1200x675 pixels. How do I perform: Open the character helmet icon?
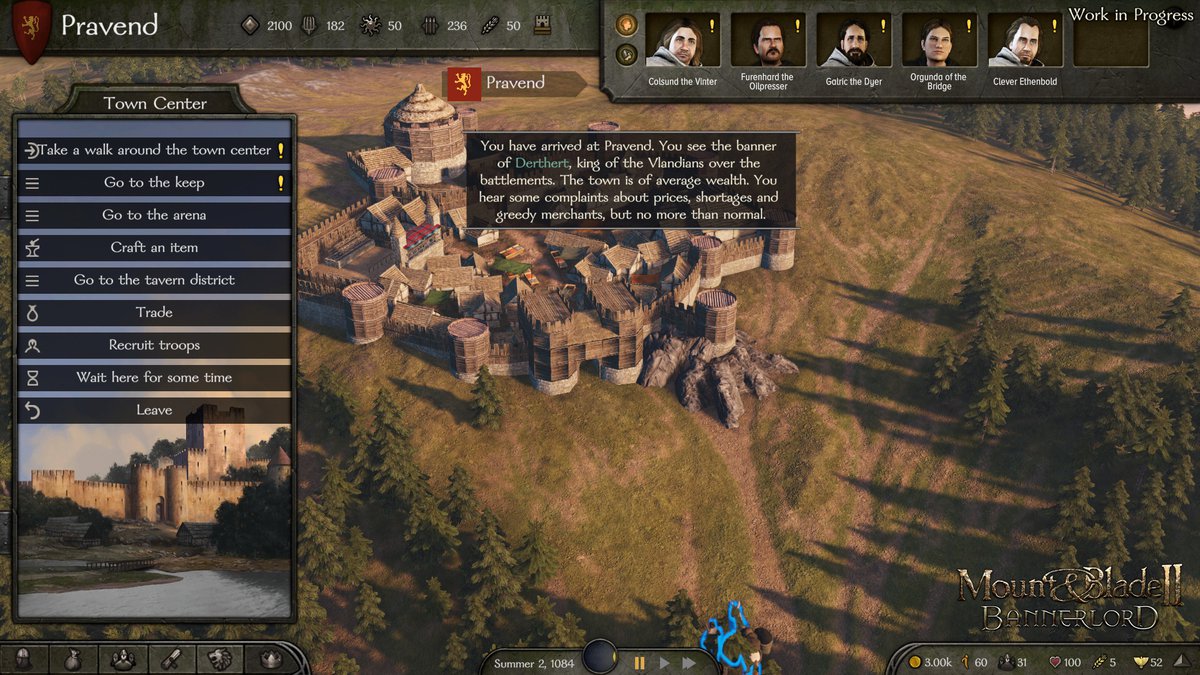pos(25,659)
